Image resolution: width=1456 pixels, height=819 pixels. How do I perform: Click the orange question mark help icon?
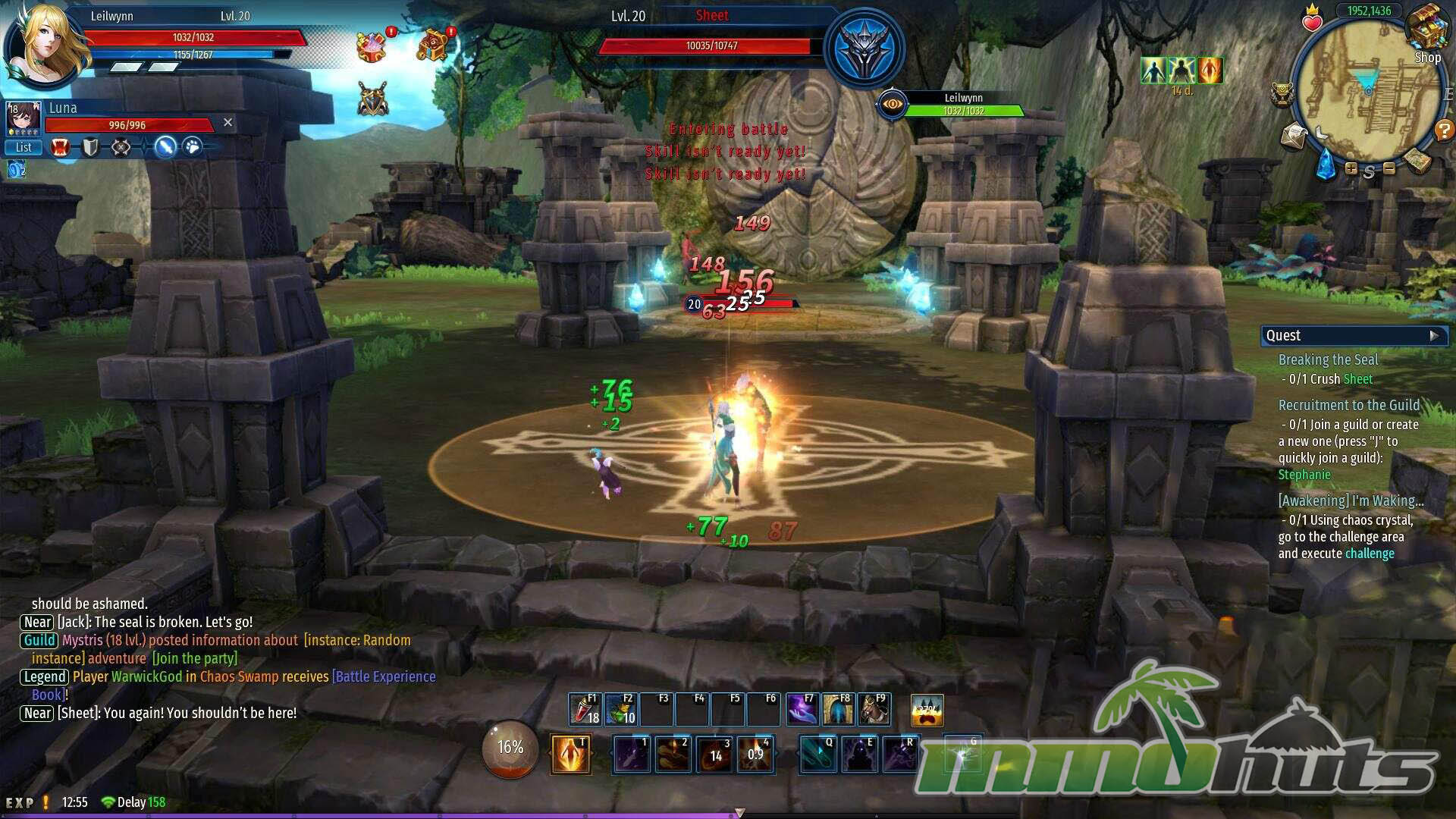click(x=1443, y=131)
